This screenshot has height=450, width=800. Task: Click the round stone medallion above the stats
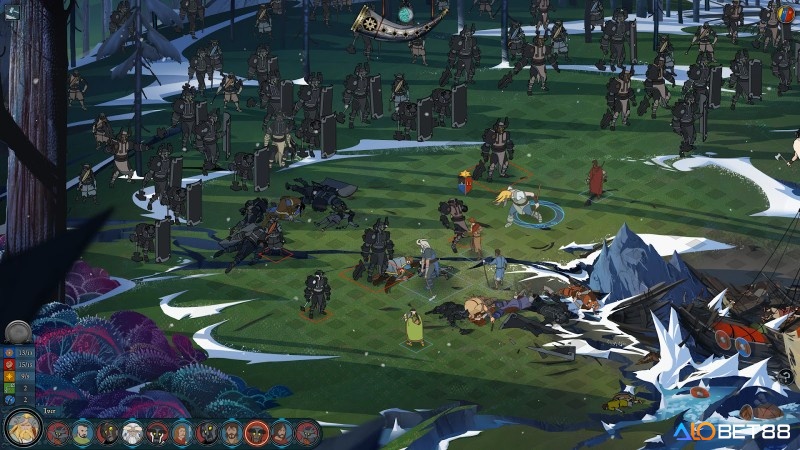pos(17,333)
